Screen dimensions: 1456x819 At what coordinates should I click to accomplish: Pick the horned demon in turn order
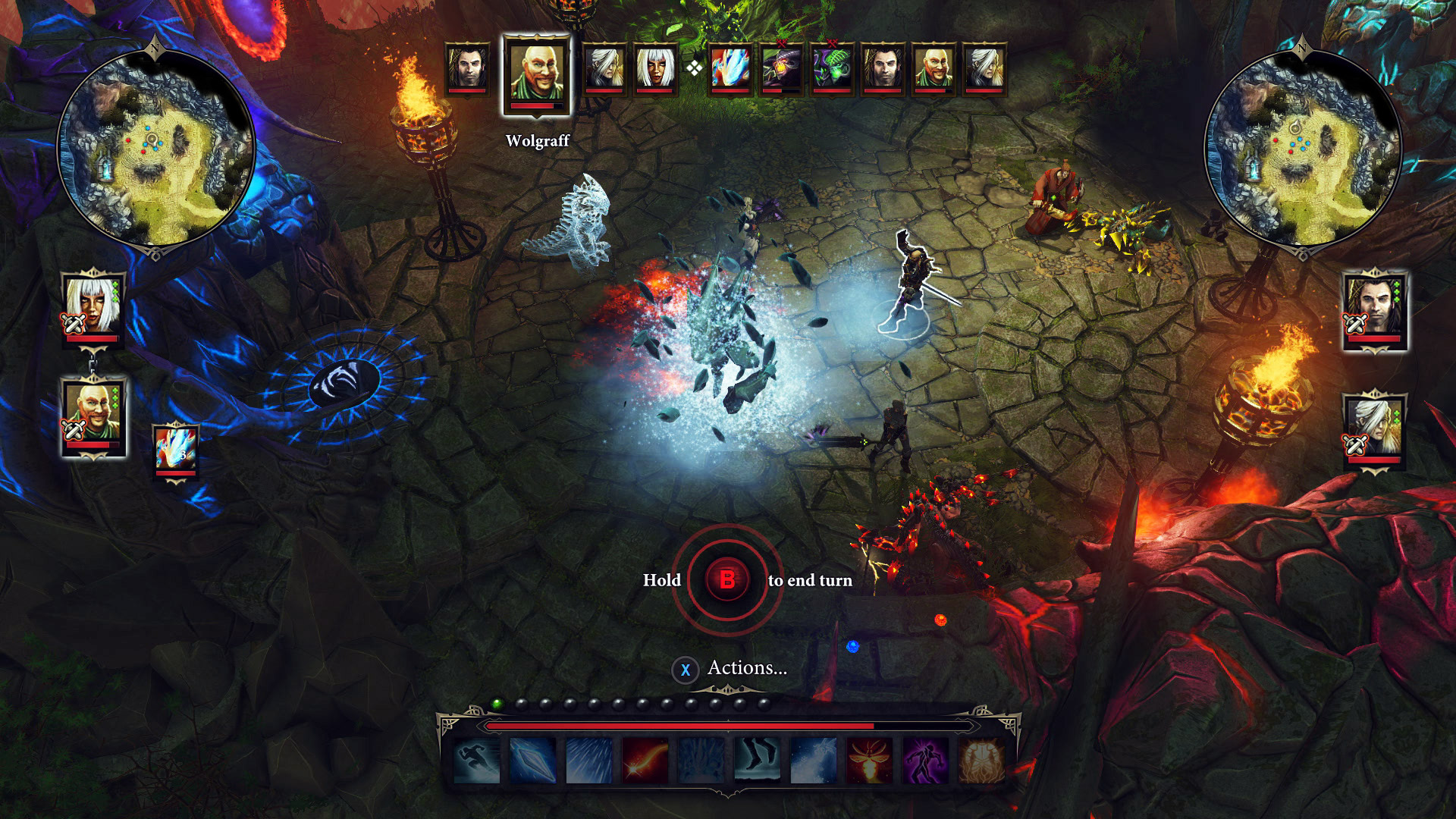[782, 69]
